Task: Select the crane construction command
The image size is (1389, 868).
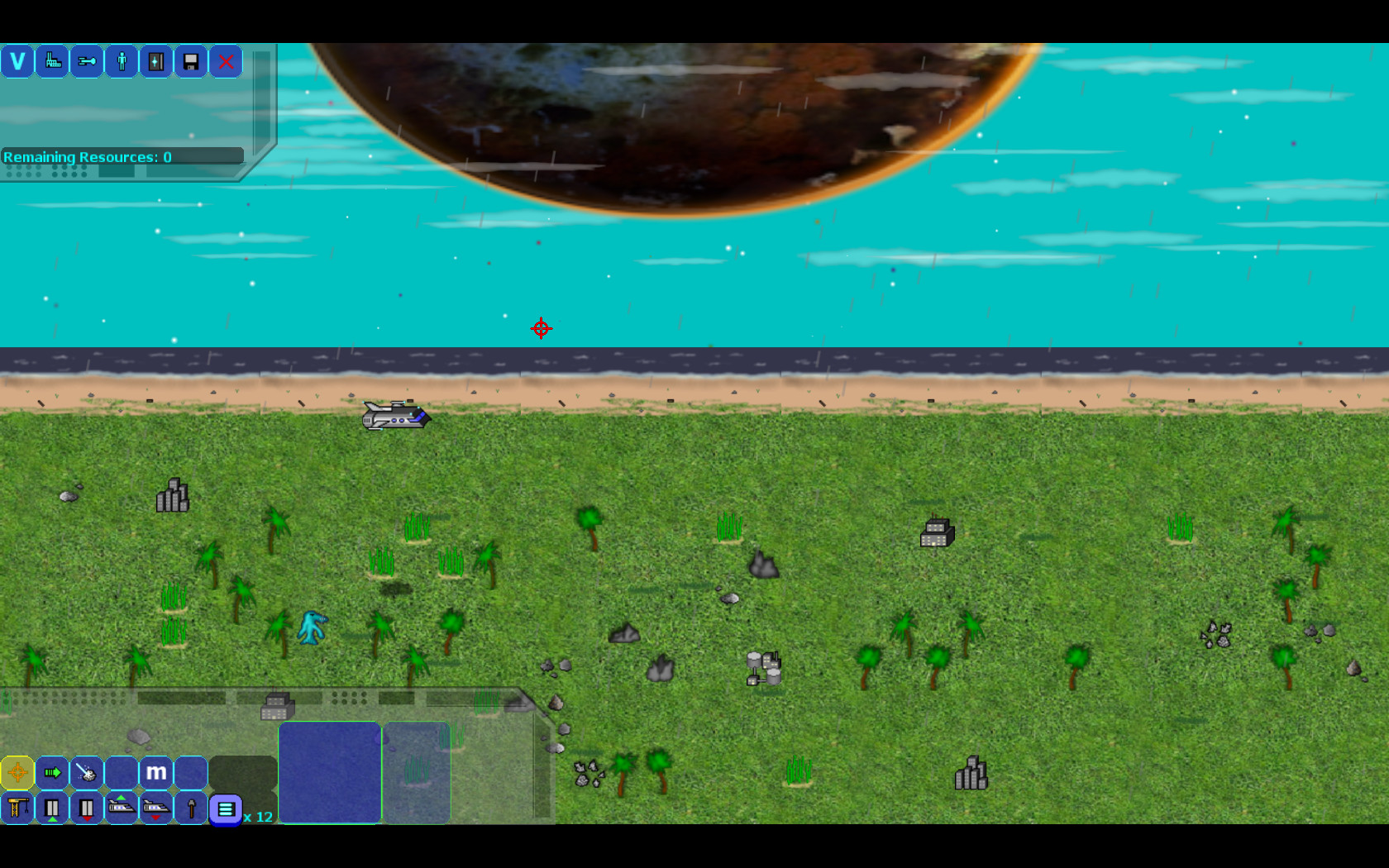Action: [17, 808]
